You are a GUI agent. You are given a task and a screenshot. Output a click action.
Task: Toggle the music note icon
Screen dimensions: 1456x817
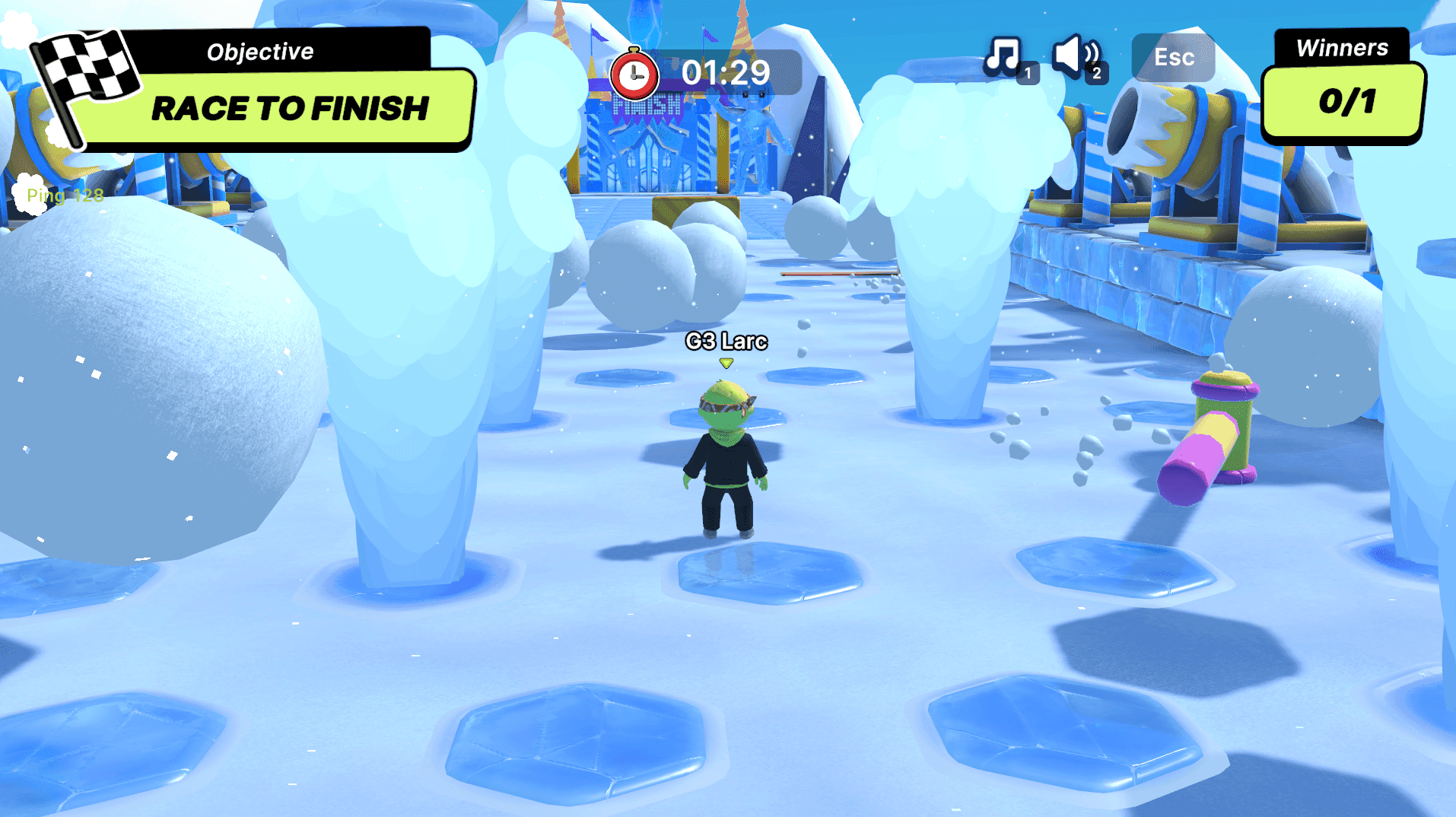click(x=1004, y=56)
